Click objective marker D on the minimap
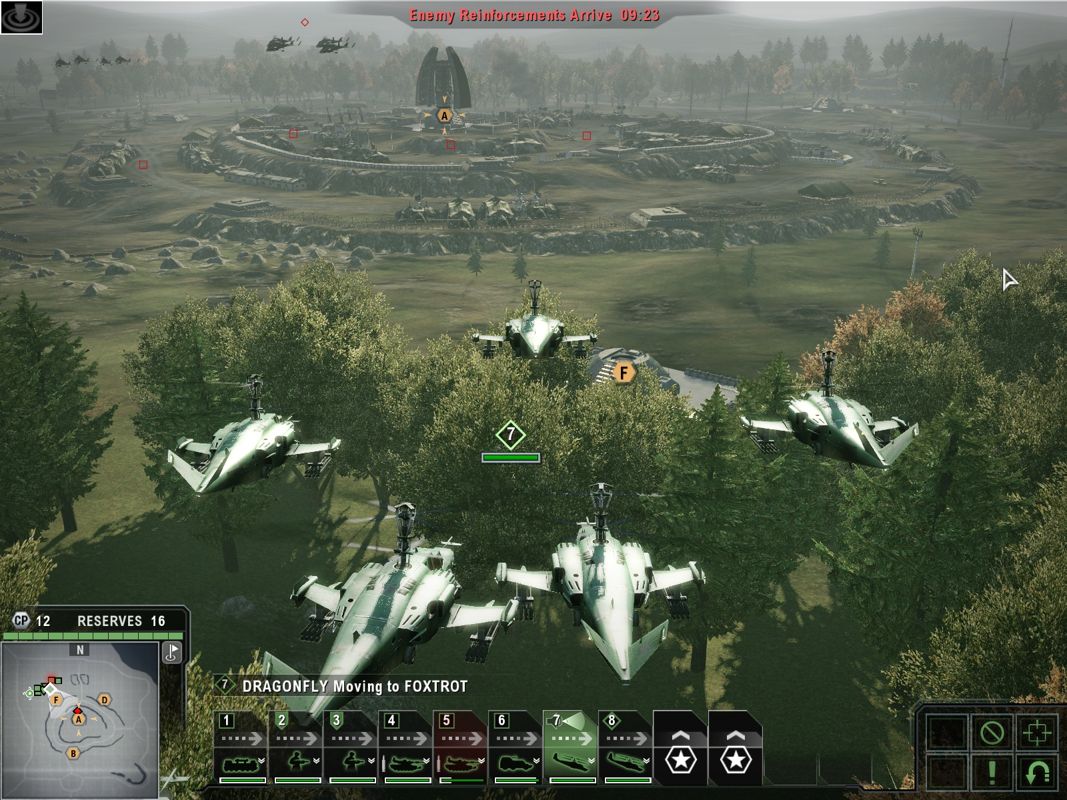This screenshot has width=1067, height=800. pos(104,700)
